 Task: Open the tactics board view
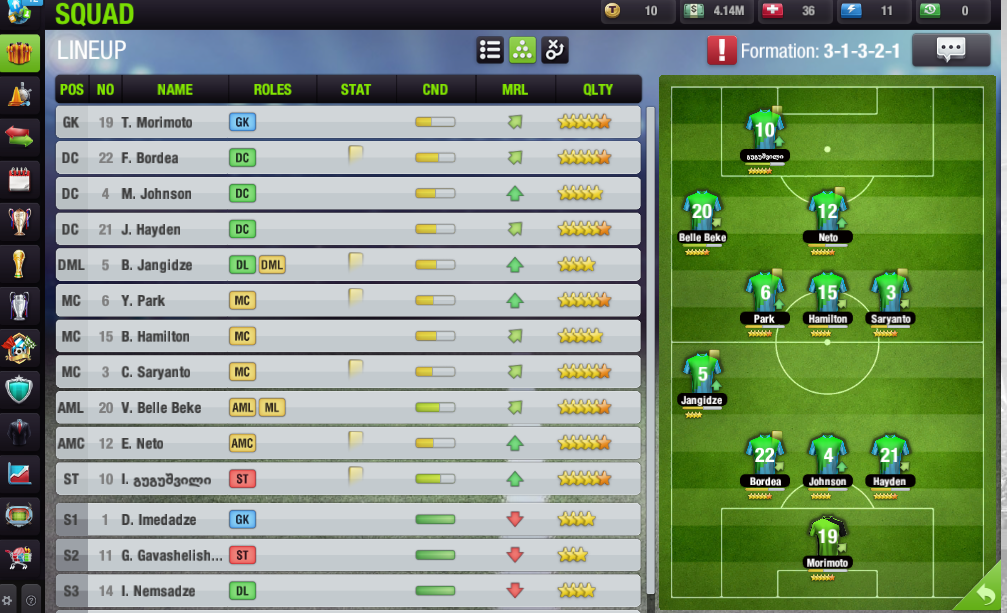[x=555, y=50]
